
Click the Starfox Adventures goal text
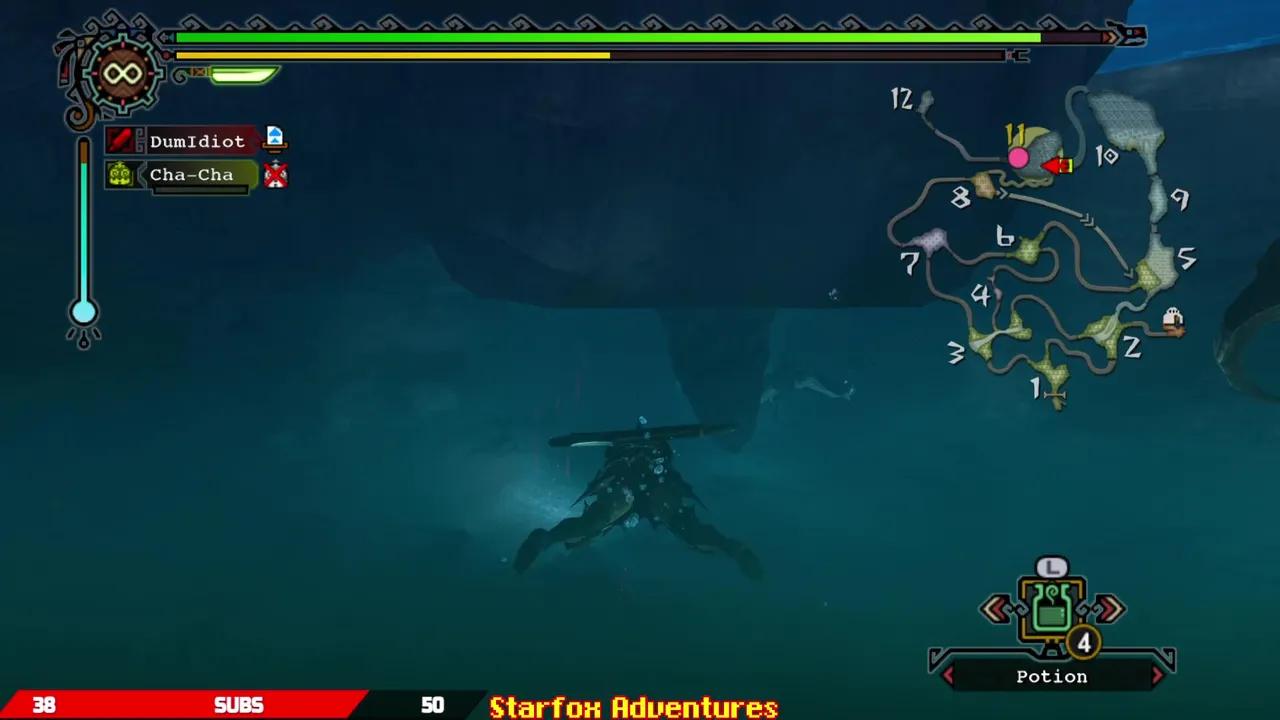pos(632,706)
